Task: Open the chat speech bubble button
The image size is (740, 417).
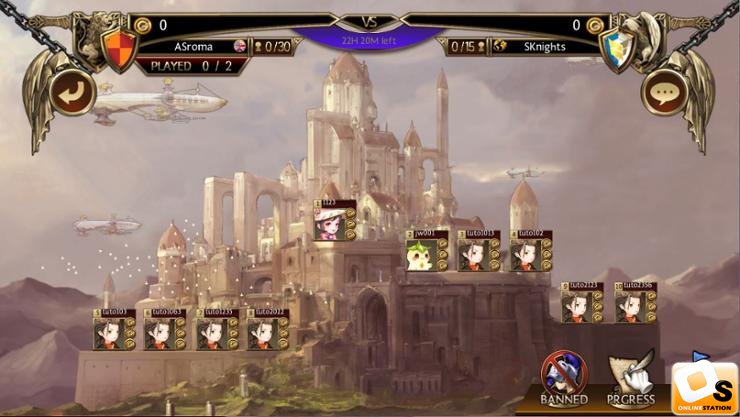Action: coord(664,93)
